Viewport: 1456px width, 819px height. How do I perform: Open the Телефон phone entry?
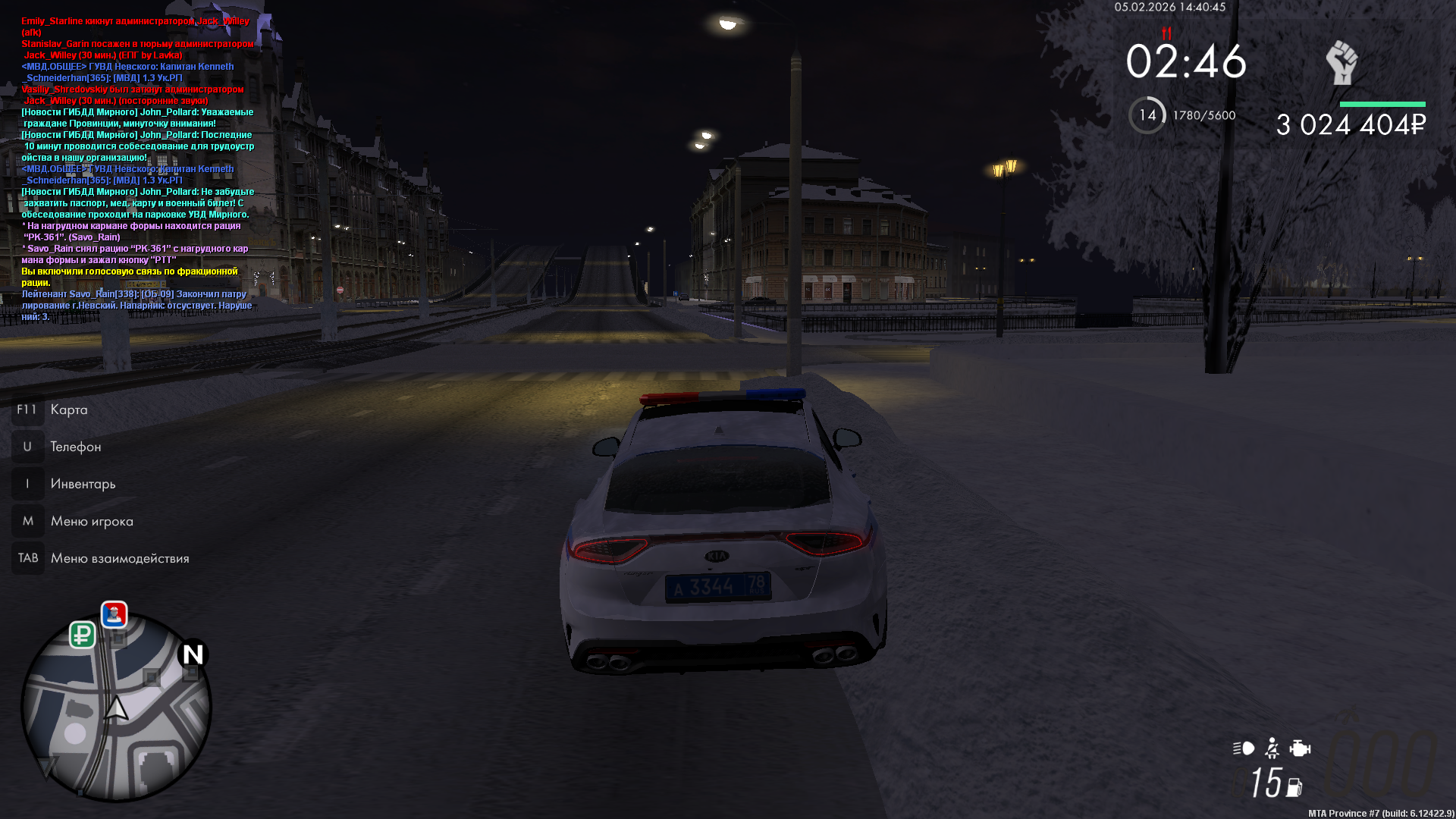(75, 447)
